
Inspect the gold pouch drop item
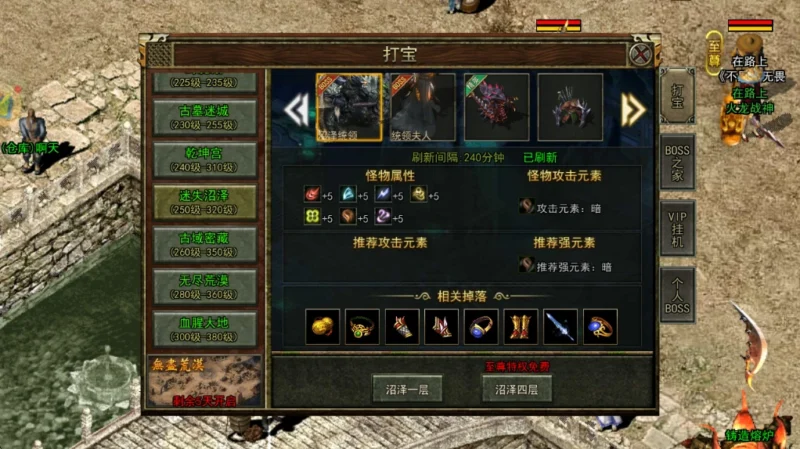click(x=323, y=326)
